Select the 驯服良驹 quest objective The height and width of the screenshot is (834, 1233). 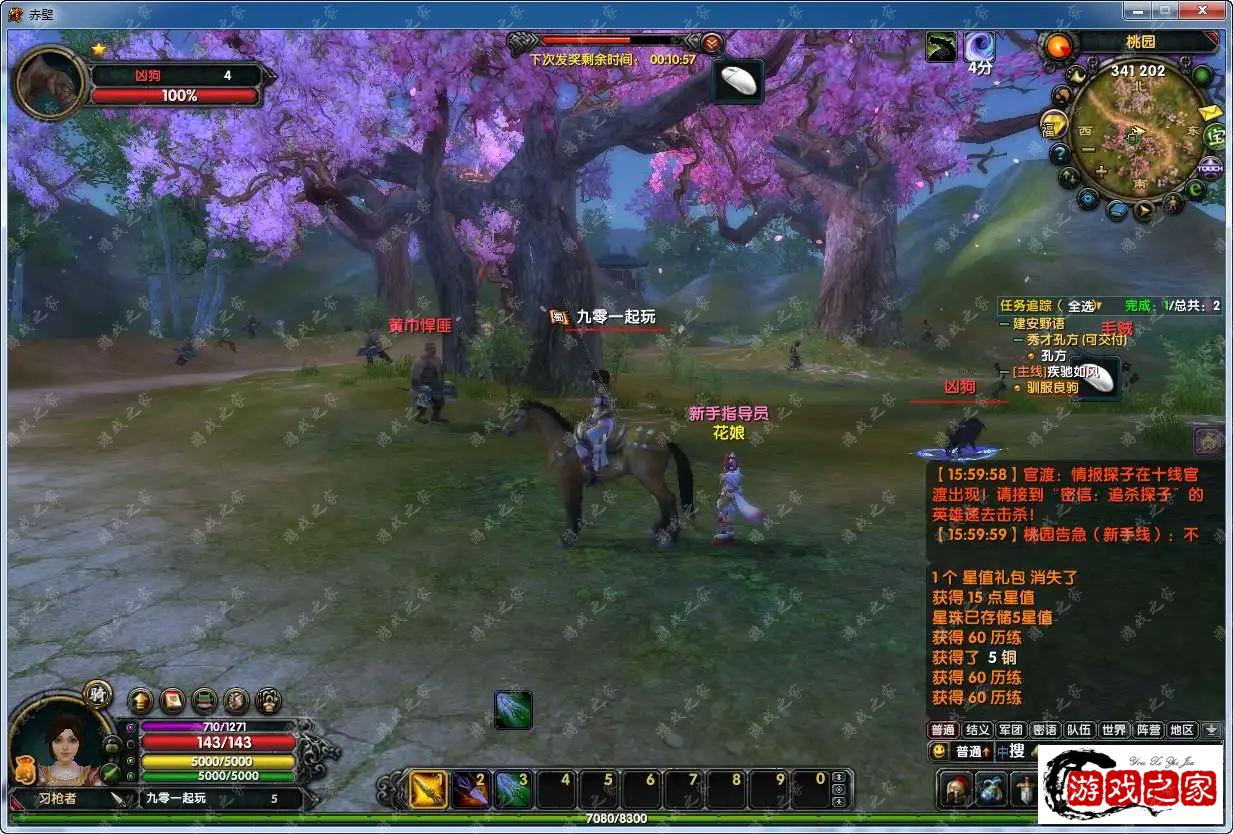[x=1052, y=387]
